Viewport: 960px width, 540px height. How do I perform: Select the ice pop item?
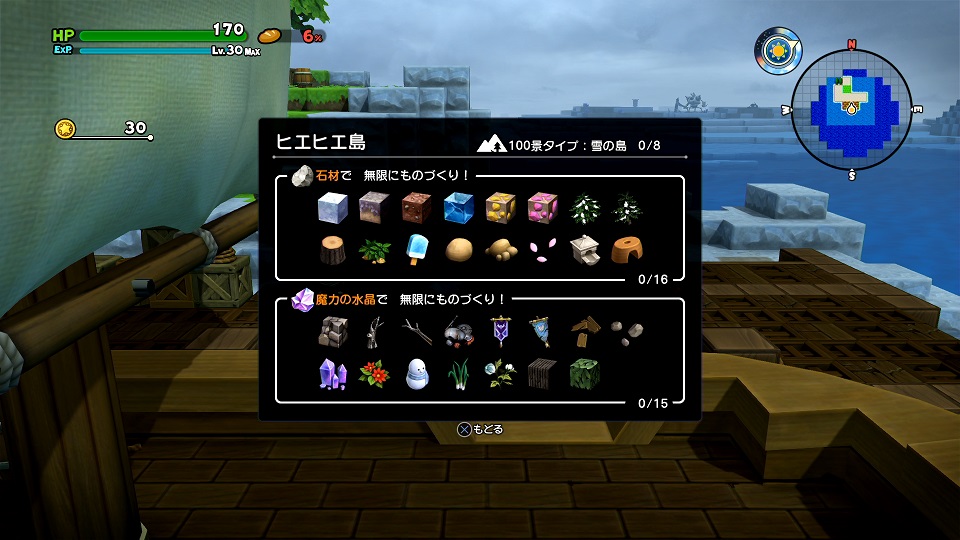pos(416,249)
